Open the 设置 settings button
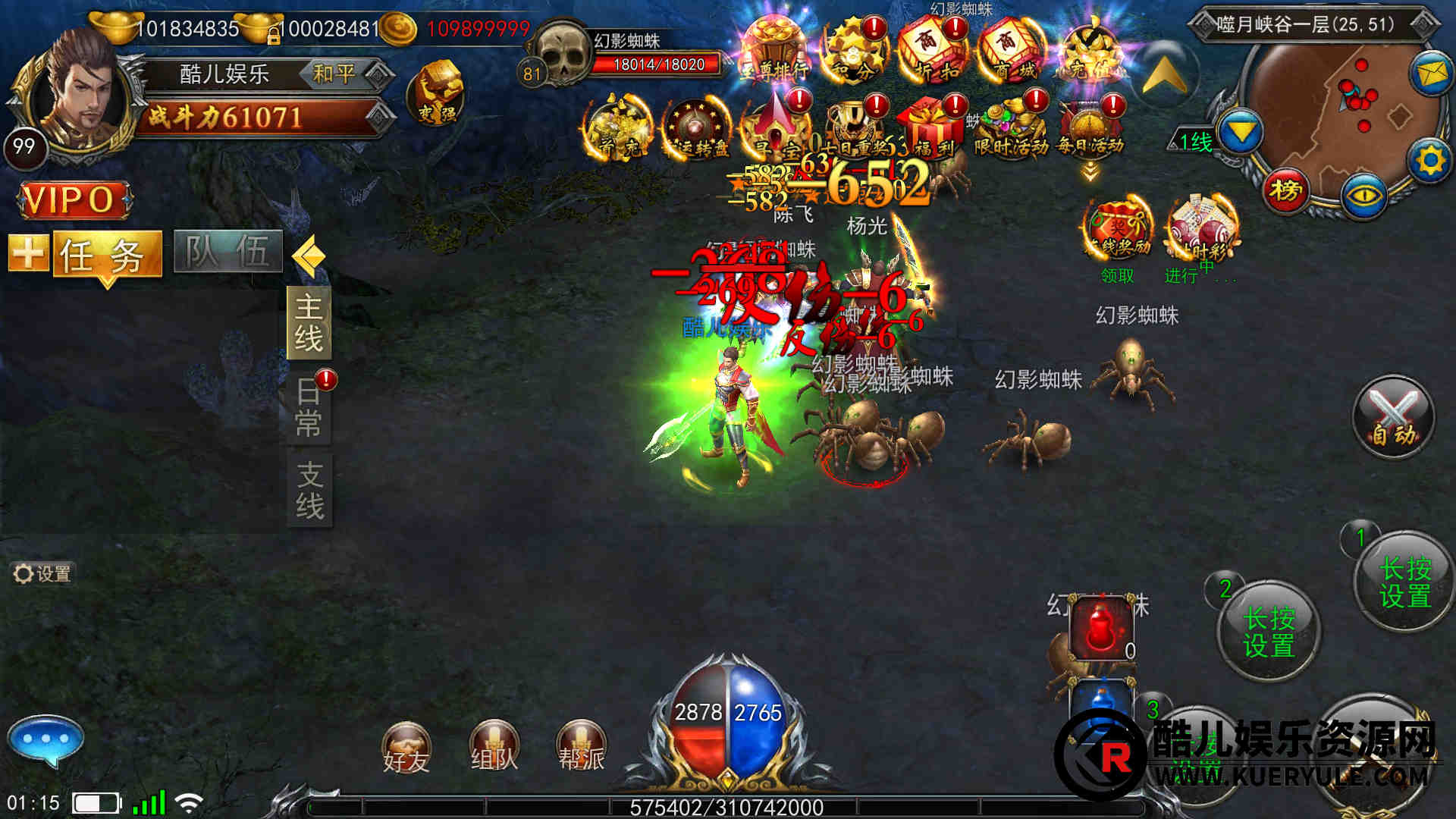The width and height of the screenshot is (1456, 819). (42, 574)
